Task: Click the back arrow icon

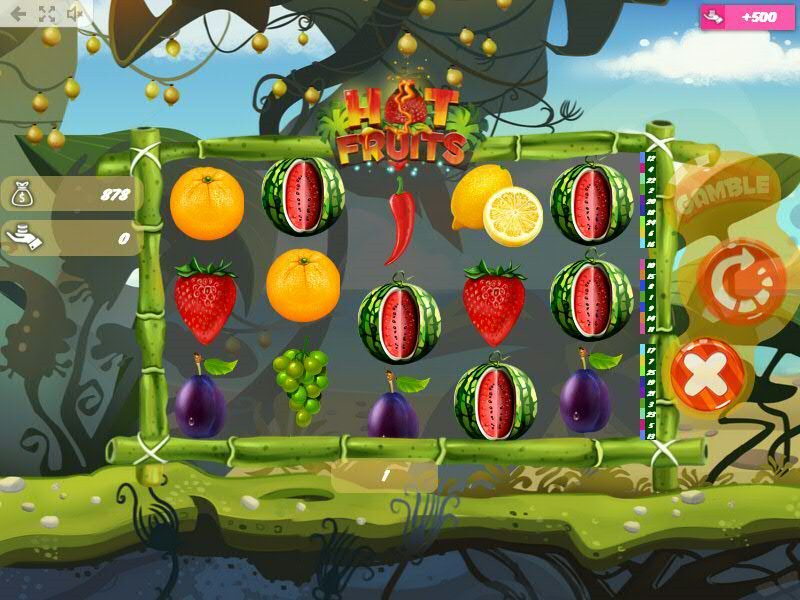Action: 18,13
